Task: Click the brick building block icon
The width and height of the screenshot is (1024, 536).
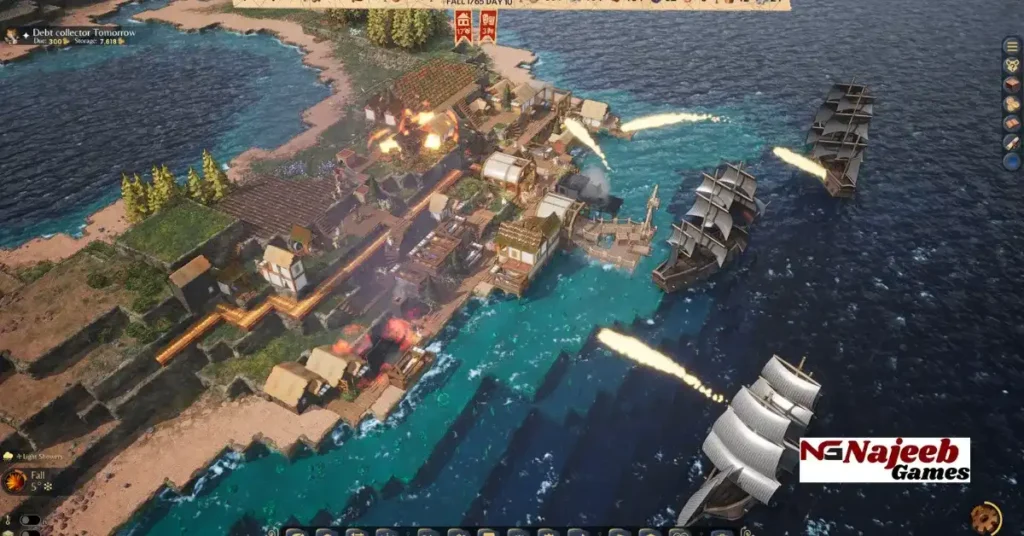Action: [x=1012, y=85]
